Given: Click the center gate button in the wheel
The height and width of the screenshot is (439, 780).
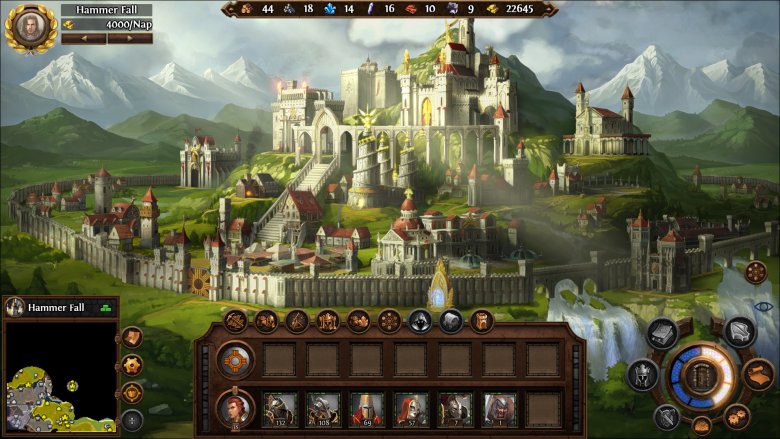Looking at the screenshot, I should click(x=702, y=375).
